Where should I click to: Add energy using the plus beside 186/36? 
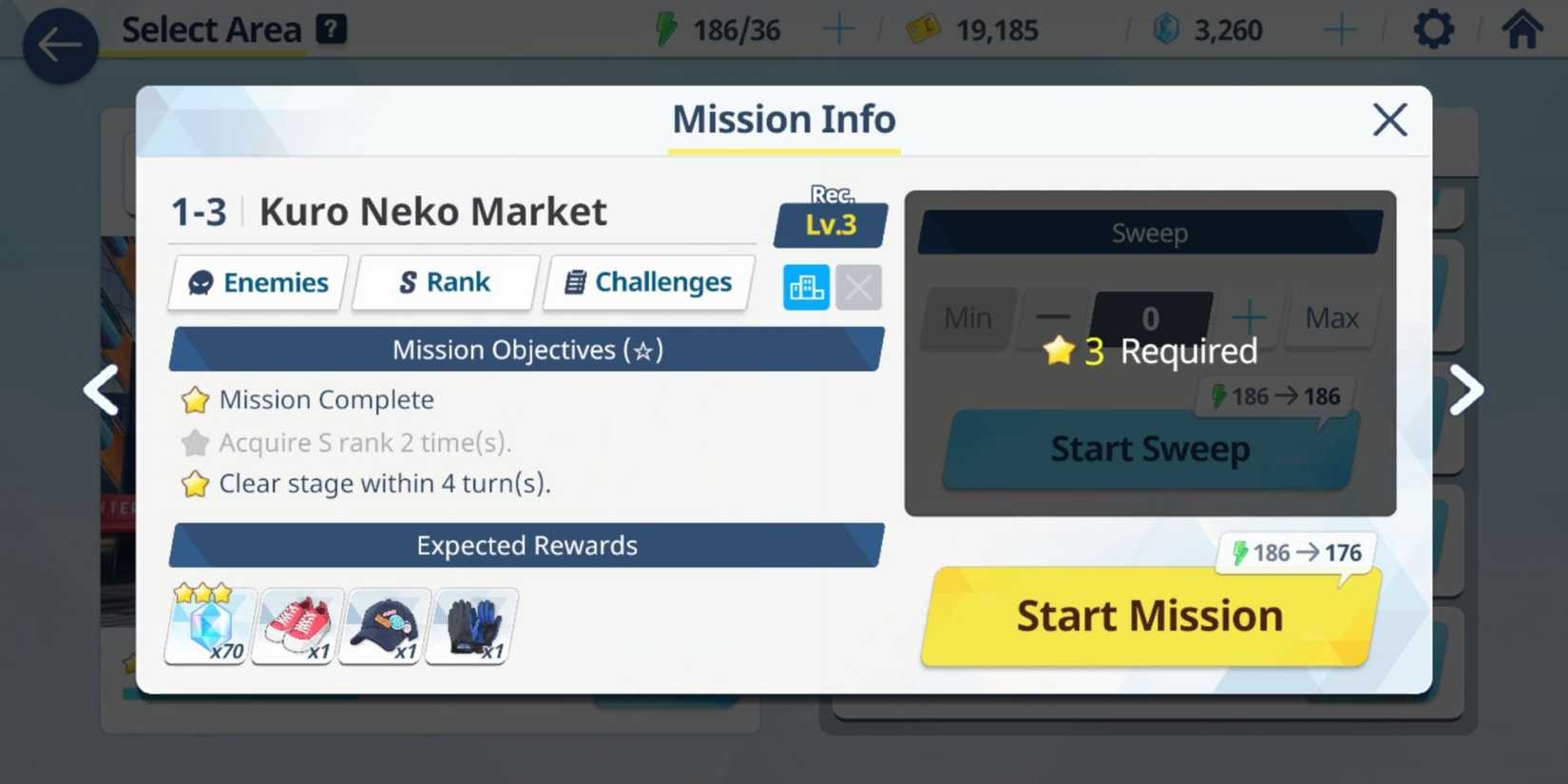point(837,29)
